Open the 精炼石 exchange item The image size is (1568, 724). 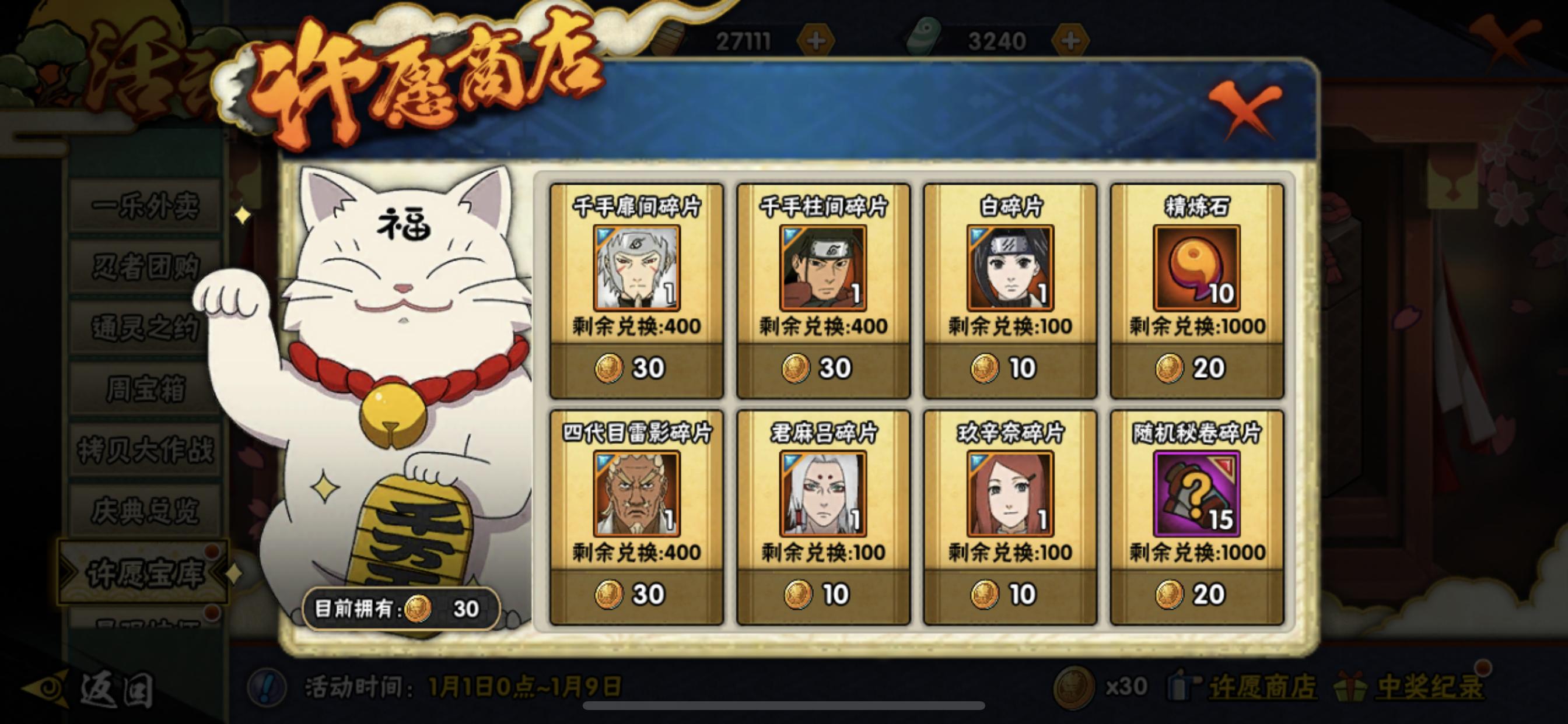pyautogui.click(x=1195, y=269)
